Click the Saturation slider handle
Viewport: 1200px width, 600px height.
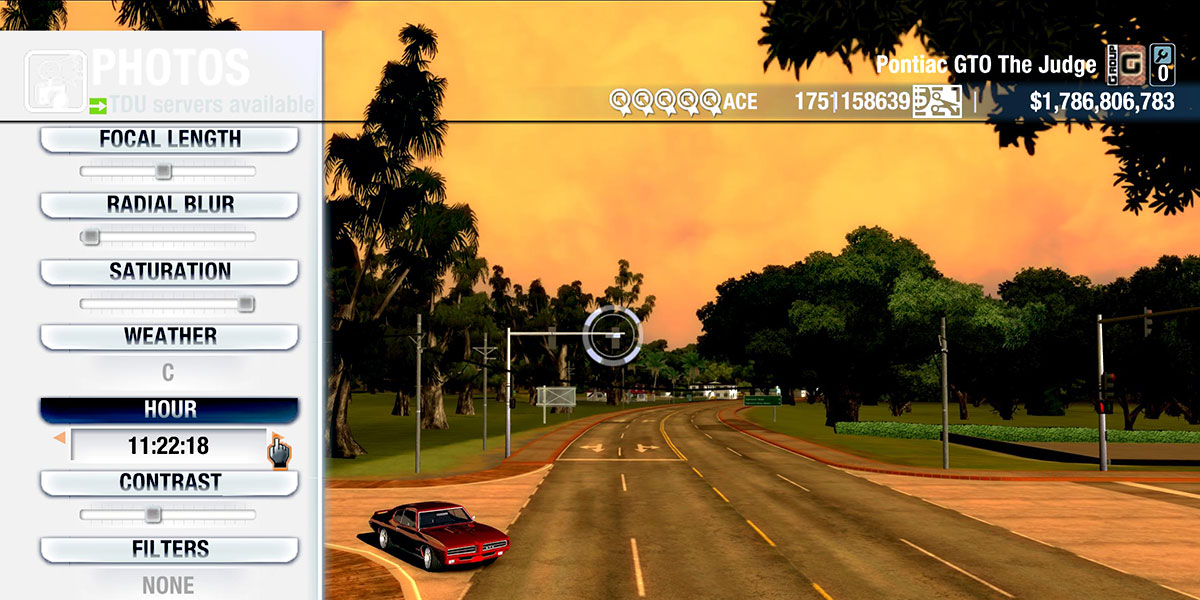245,304
